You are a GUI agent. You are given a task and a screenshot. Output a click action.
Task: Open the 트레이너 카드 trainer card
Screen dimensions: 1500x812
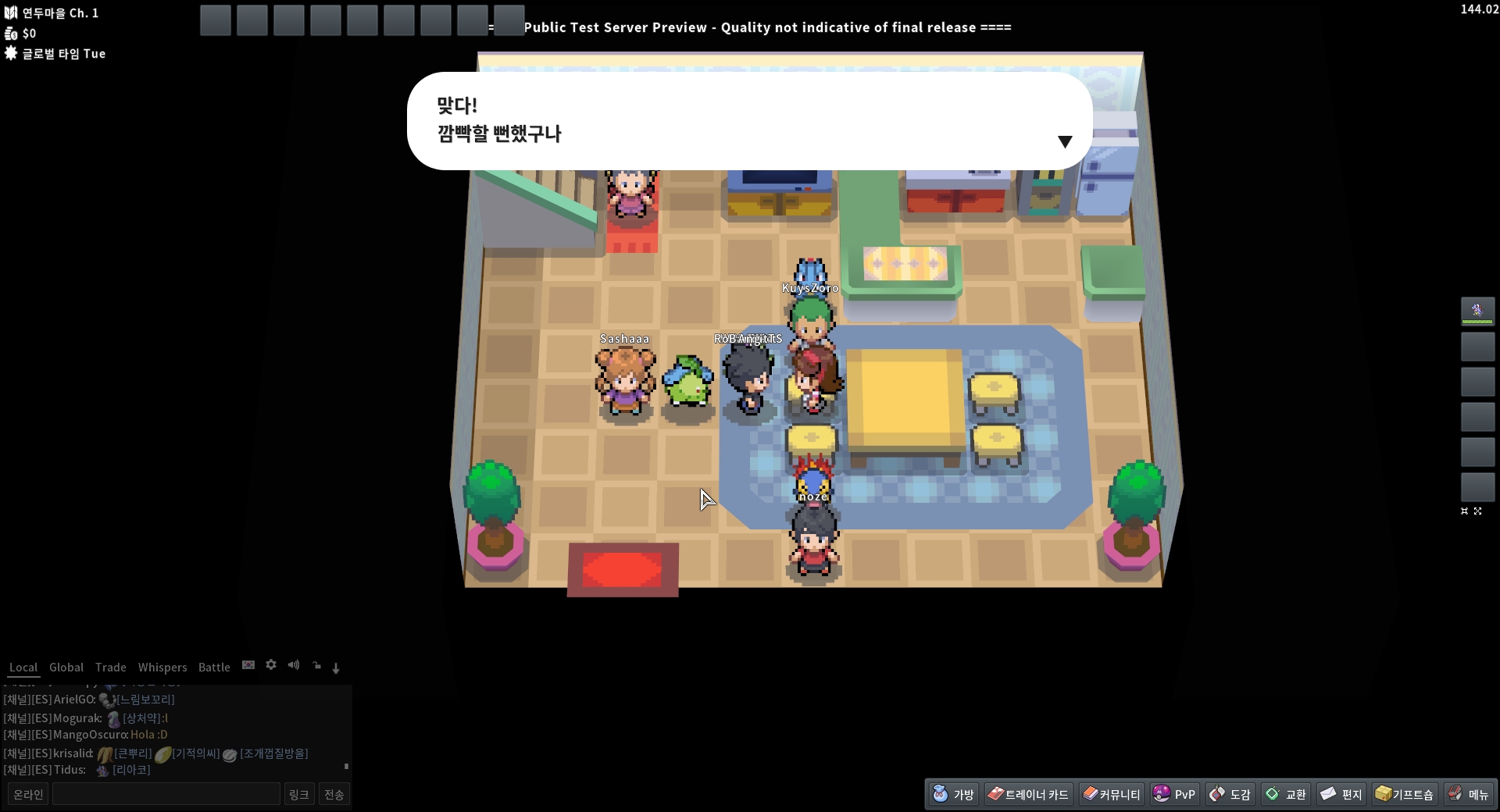1028,794
